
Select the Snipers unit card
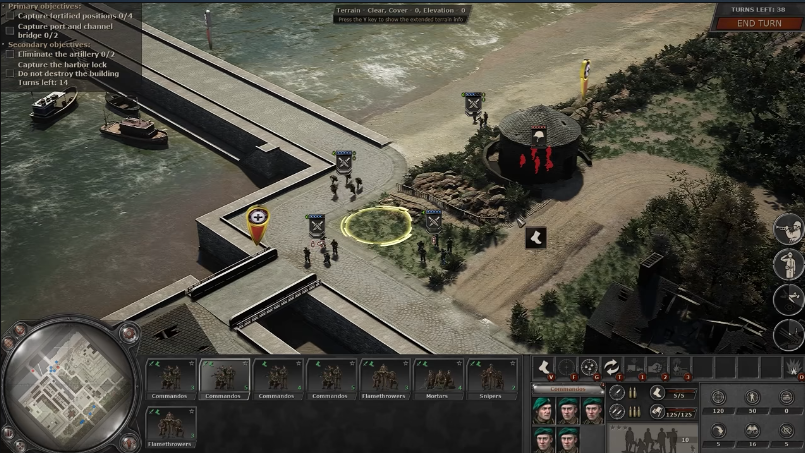[492, 379]
